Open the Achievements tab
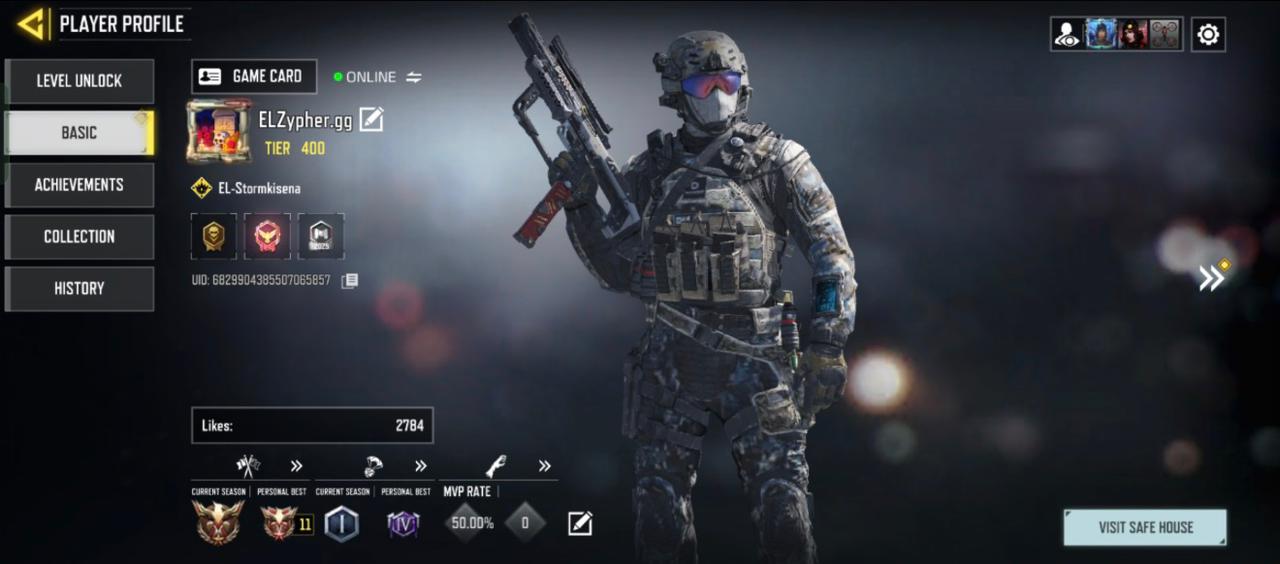The height and width of the screenshot is (564, 1280). click(x=79, y=185)
